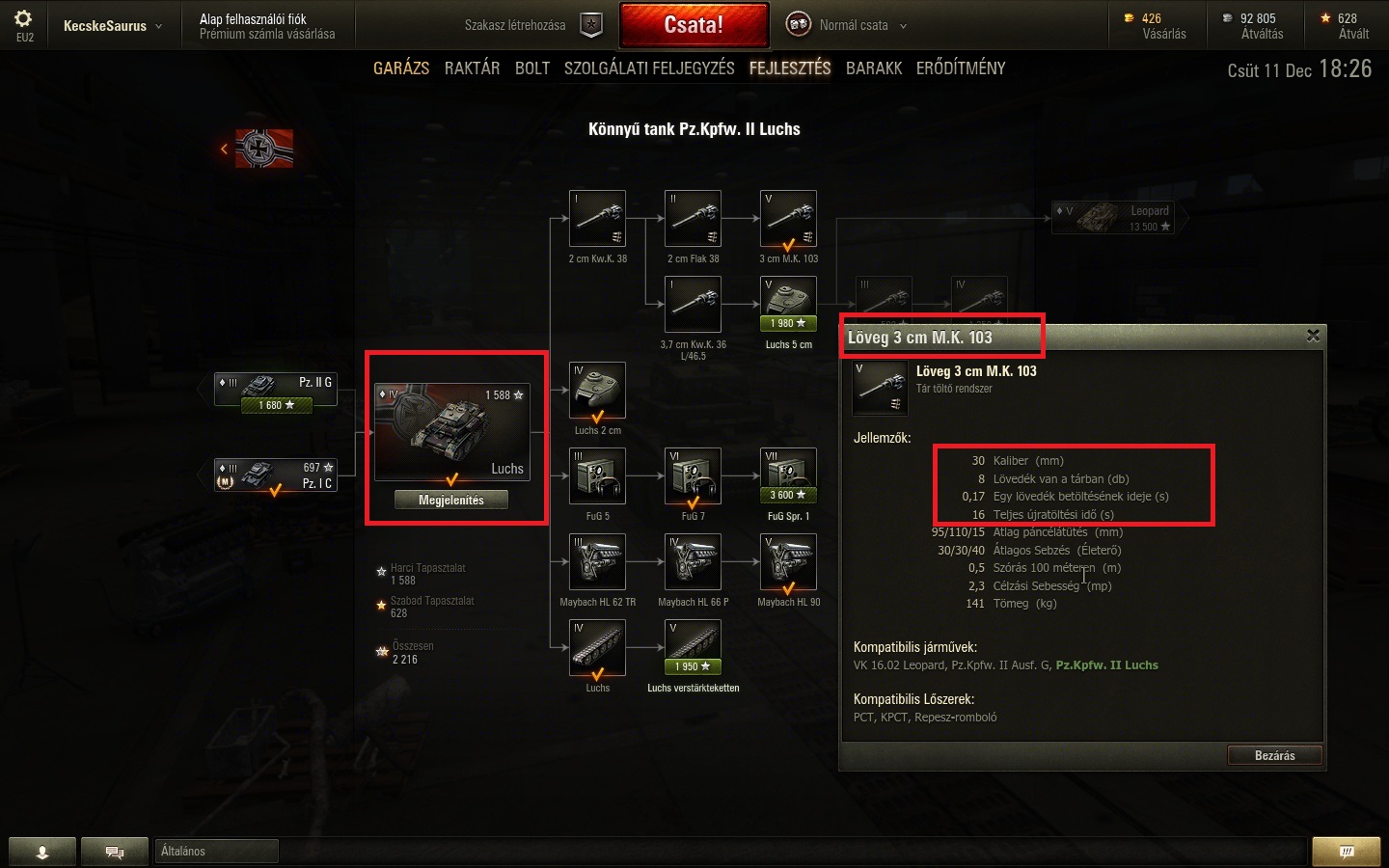Viewport: 1389px width, 868px height.
Task: Select the Pz. I C tank node
Action: [276, 475]
